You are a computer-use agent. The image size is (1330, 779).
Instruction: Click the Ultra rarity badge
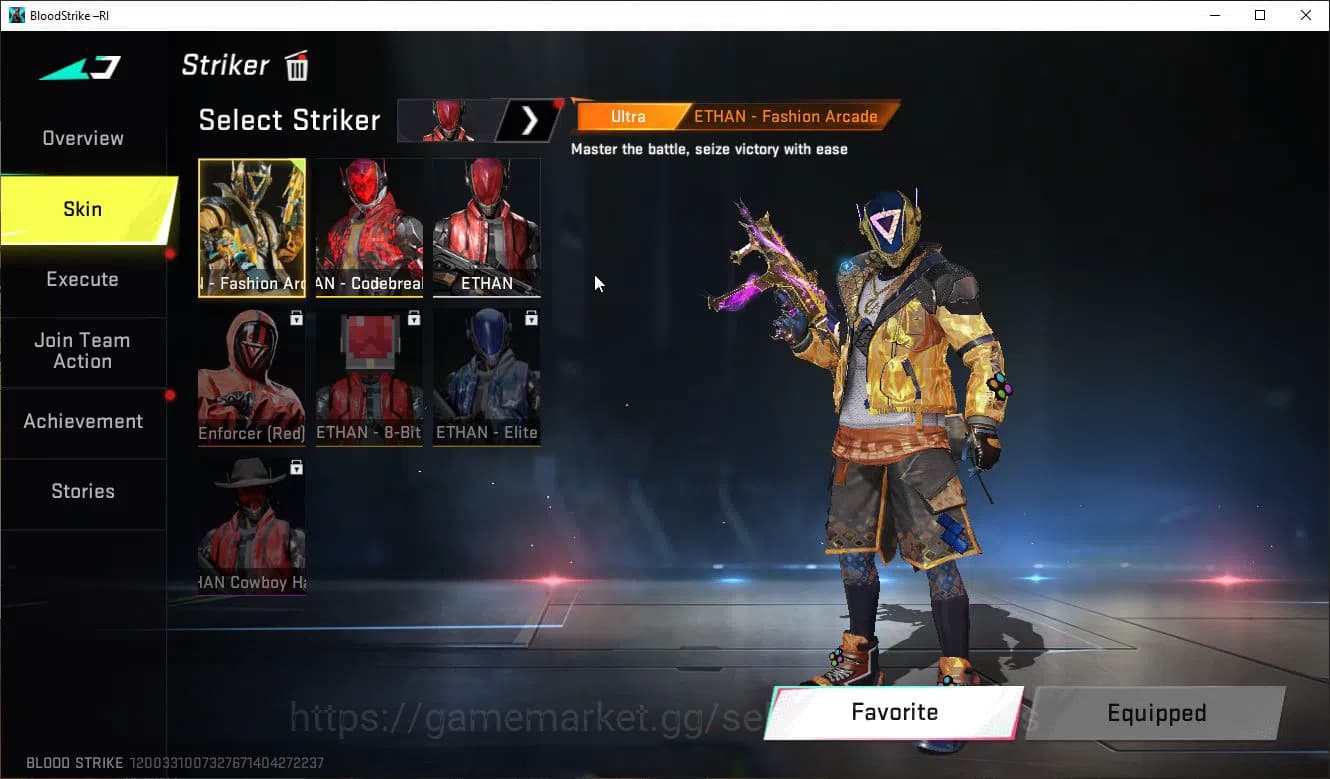point(627,116)
